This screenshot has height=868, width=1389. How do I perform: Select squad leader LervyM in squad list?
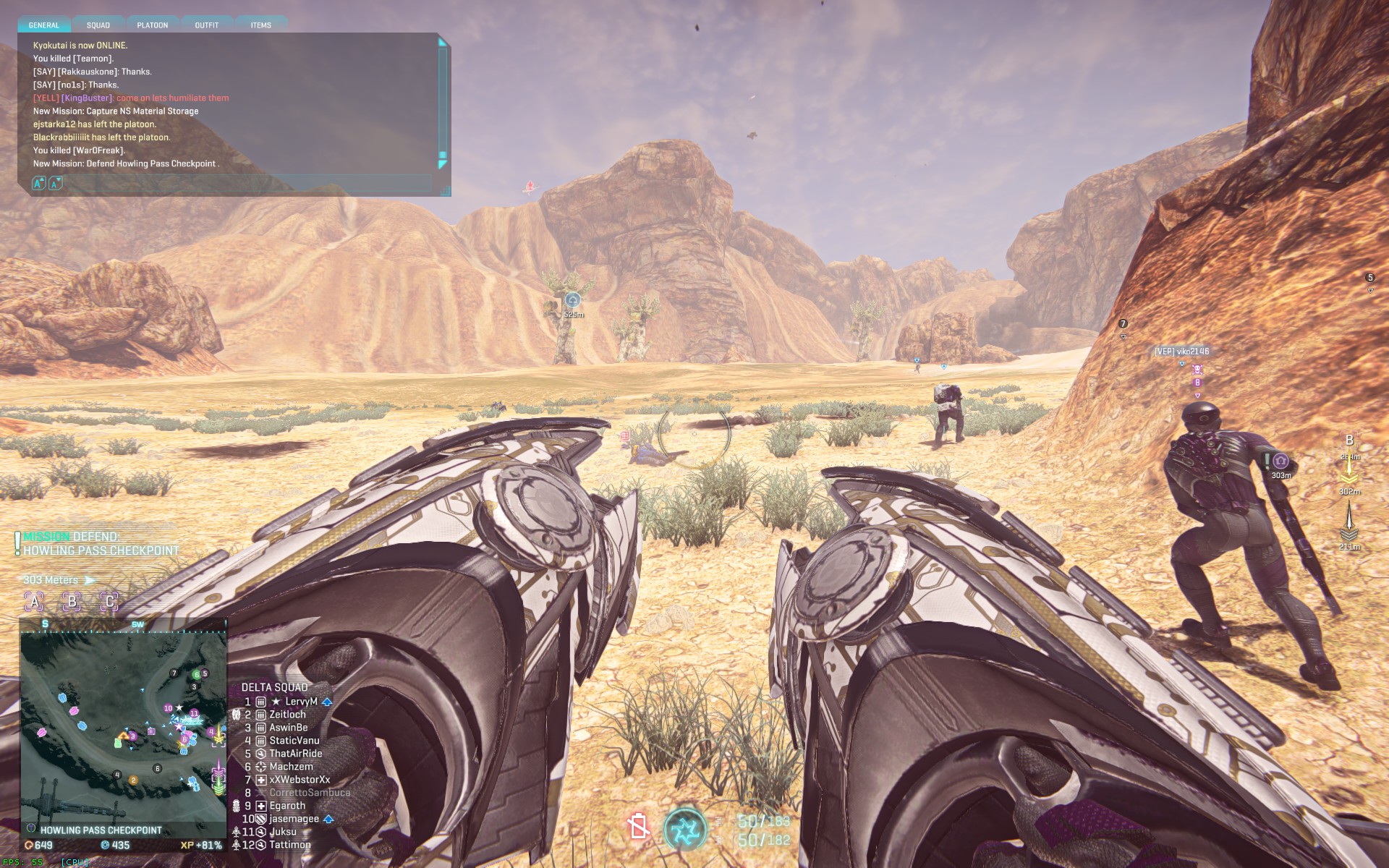[x=301, y=702]
